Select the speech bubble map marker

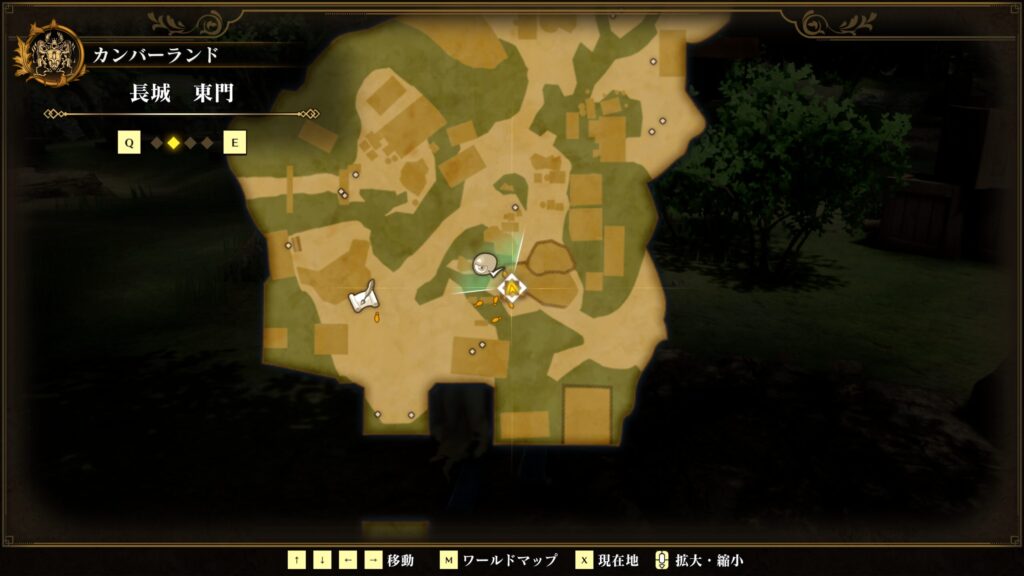(x=486, y=265)
